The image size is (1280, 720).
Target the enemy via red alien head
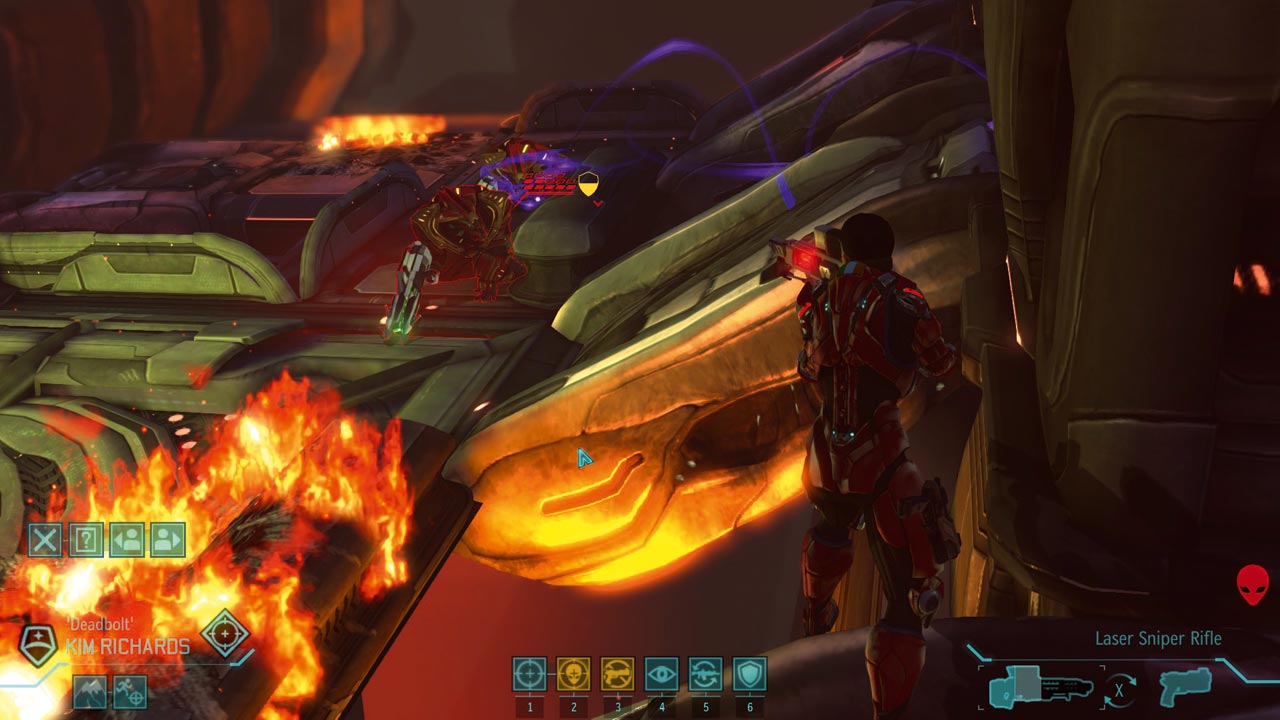[1252, 584]
